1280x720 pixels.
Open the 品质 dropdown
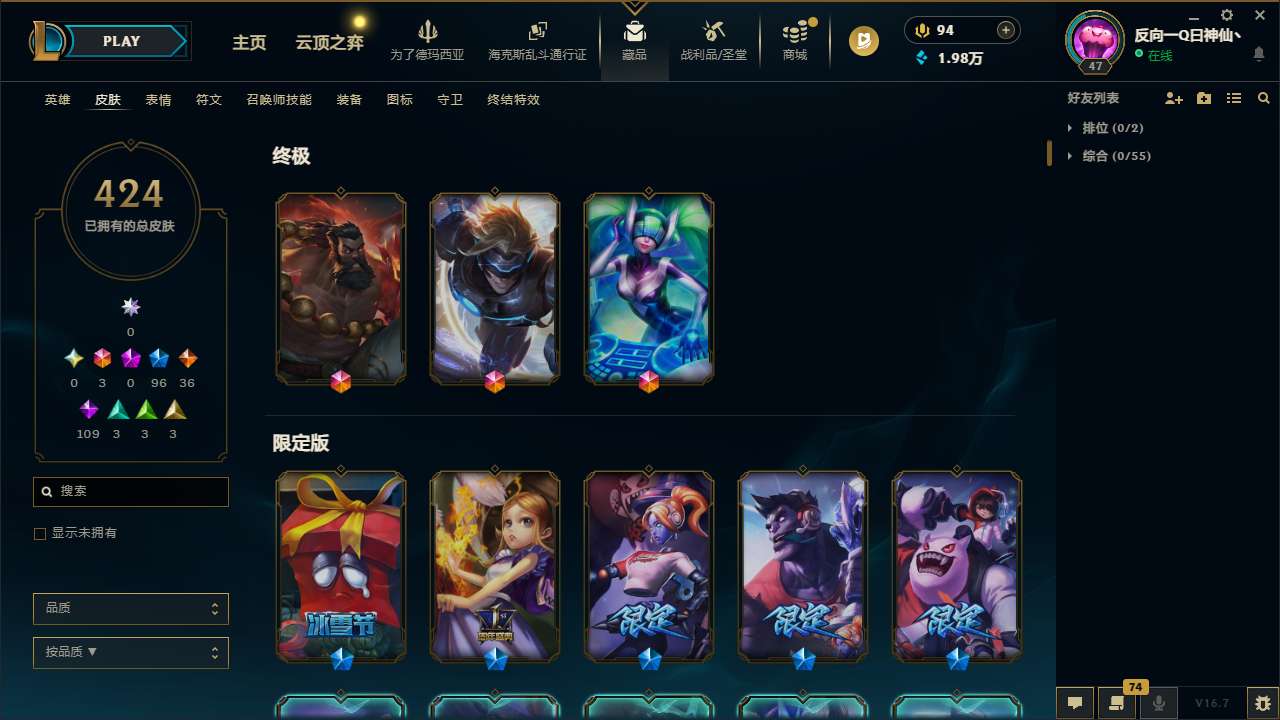[x=130, y=608]
